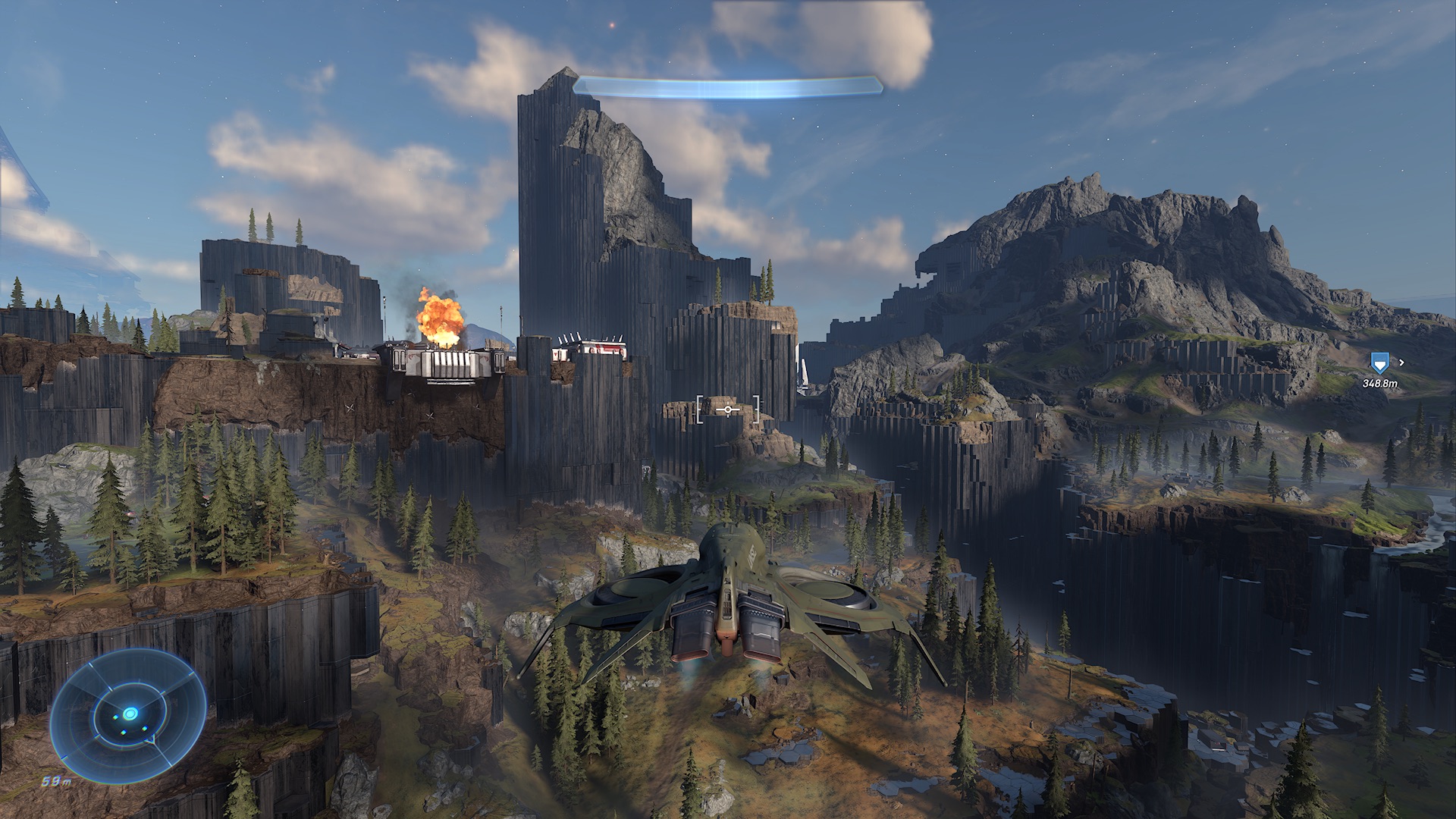Select the blue objective waypoint marker
The image size is (1456, 819).
click(x=1379, y=363)
